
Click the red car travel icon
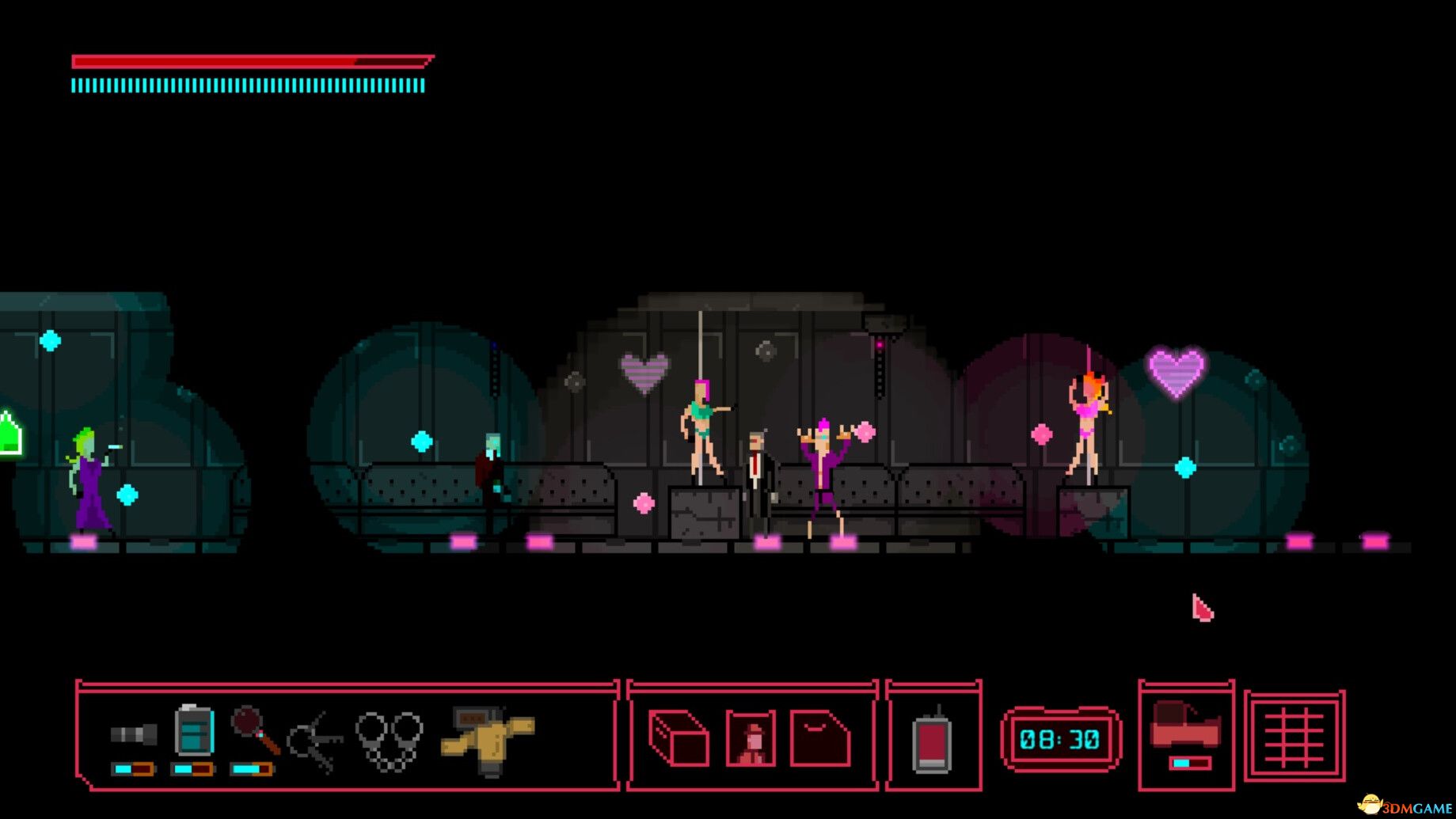point(1185,726)
